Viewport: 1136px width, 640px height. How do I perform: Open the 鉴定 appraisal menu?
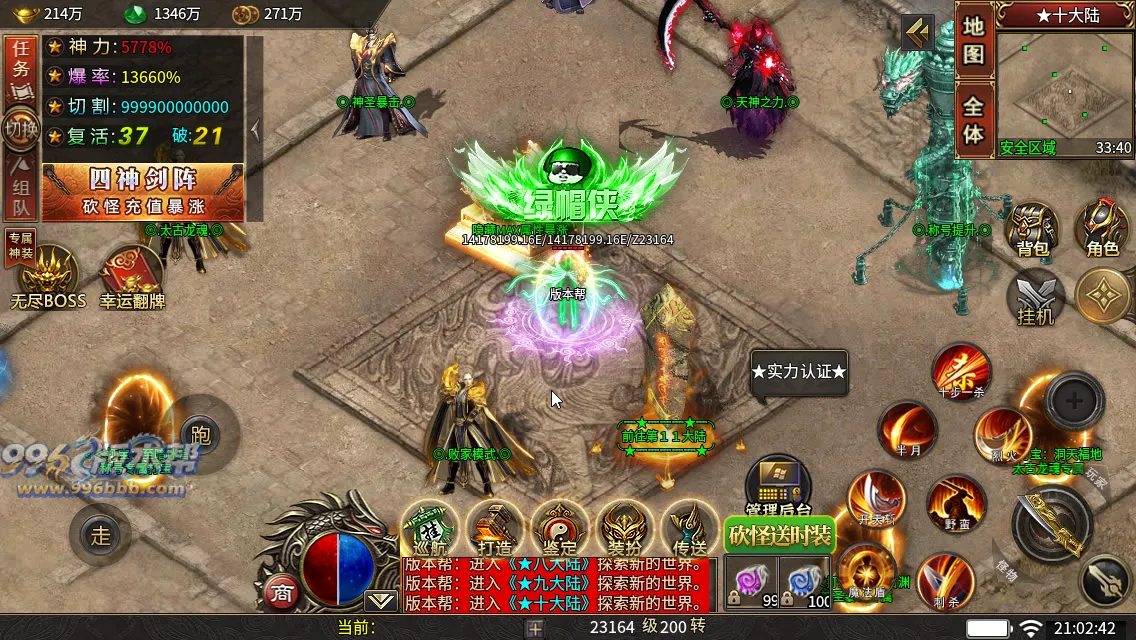(x=560, y=527)
